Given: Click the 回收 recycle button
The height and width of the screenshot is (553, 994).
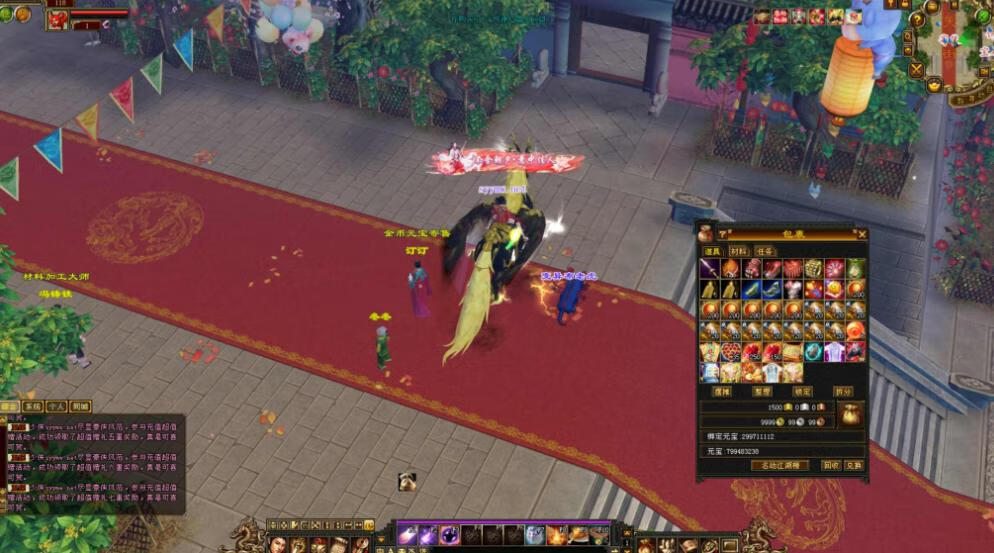Looking at the screenshot, I should pos(830,465).
